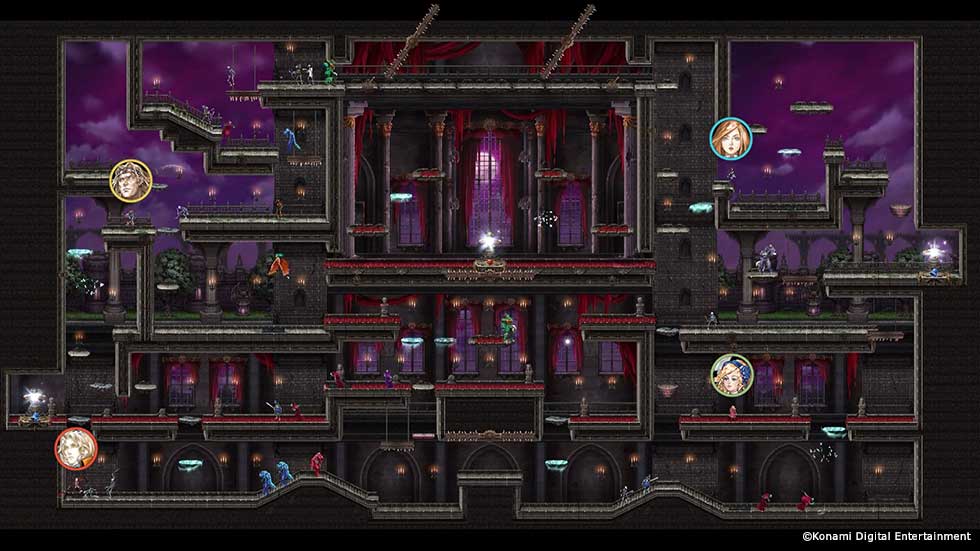Choose the green-ringed blue-hat girl portrait
Screen dimensions: 980x551
pyautogui.click(x=731, y=374)
